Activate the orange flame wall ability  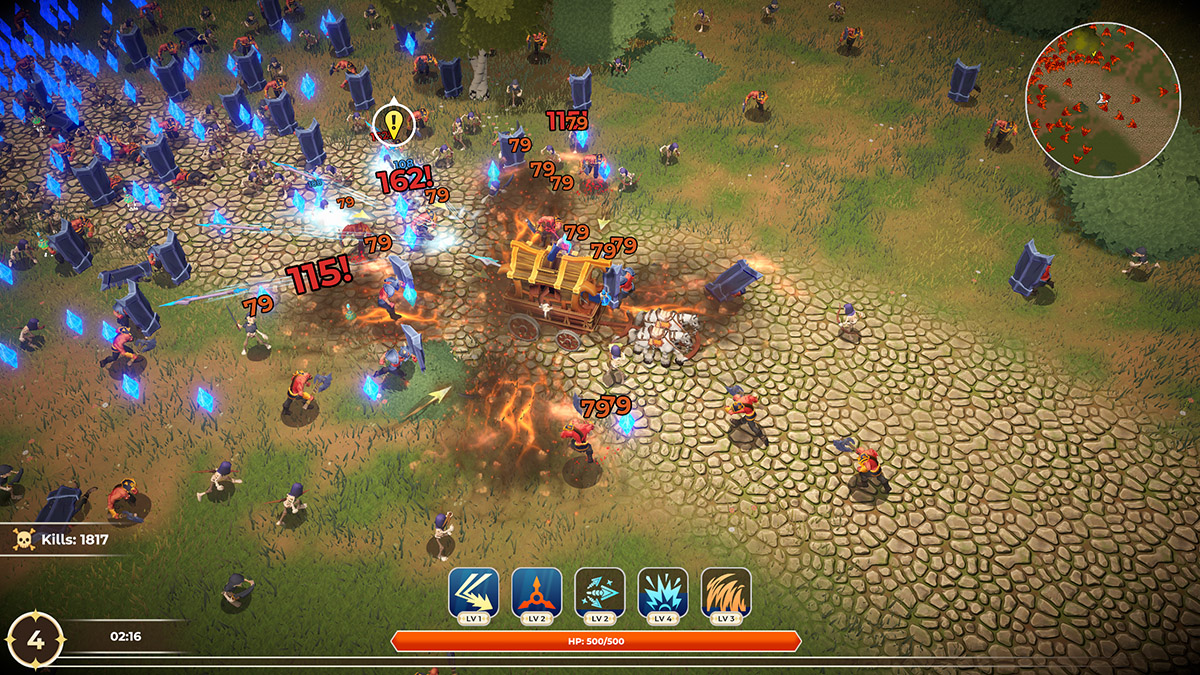coord(725,593)
